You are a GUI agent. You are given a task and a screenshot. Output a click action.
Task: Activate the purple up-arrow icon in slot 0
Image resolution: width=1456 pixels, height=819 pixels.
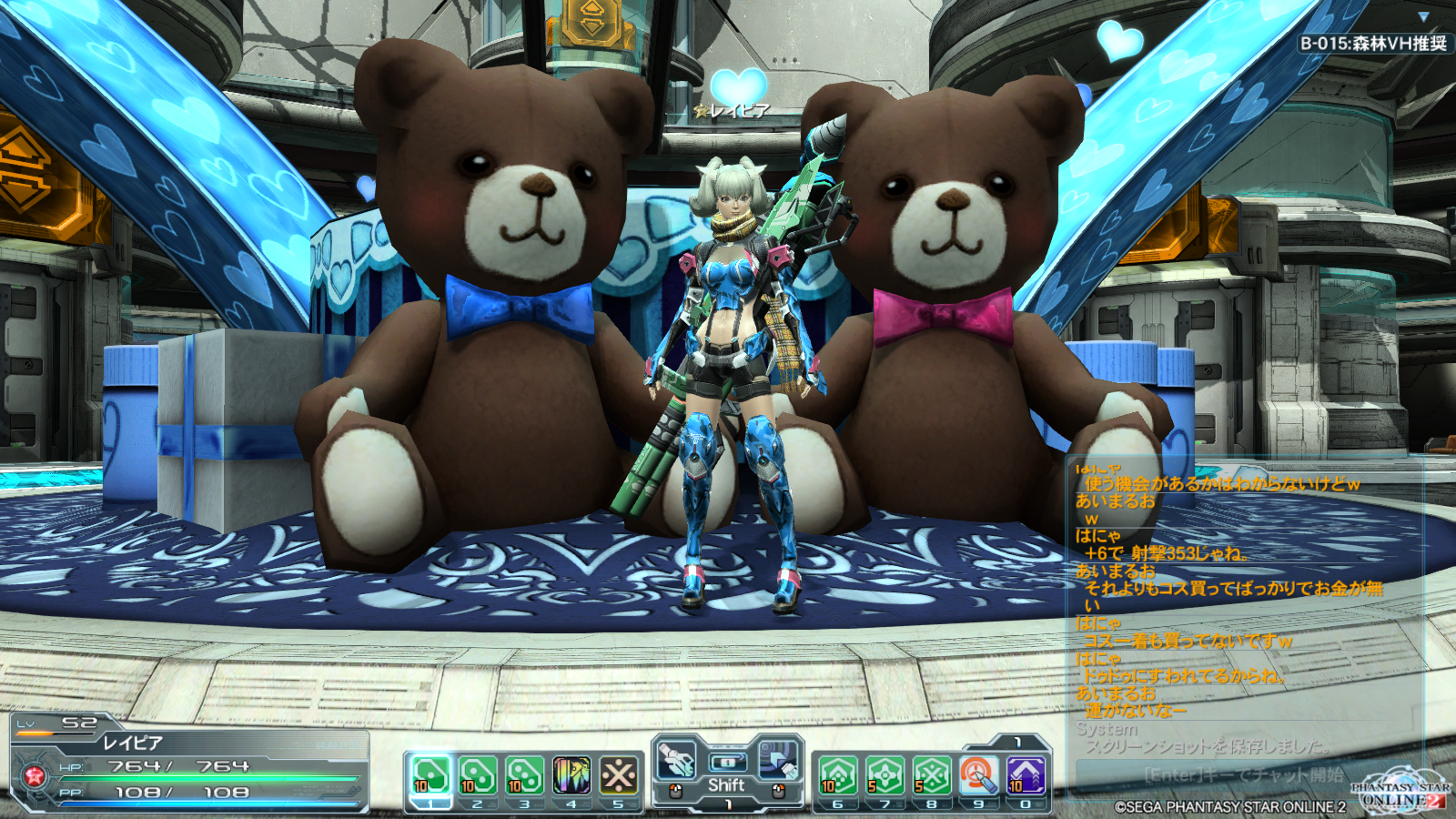point(1026,775)
